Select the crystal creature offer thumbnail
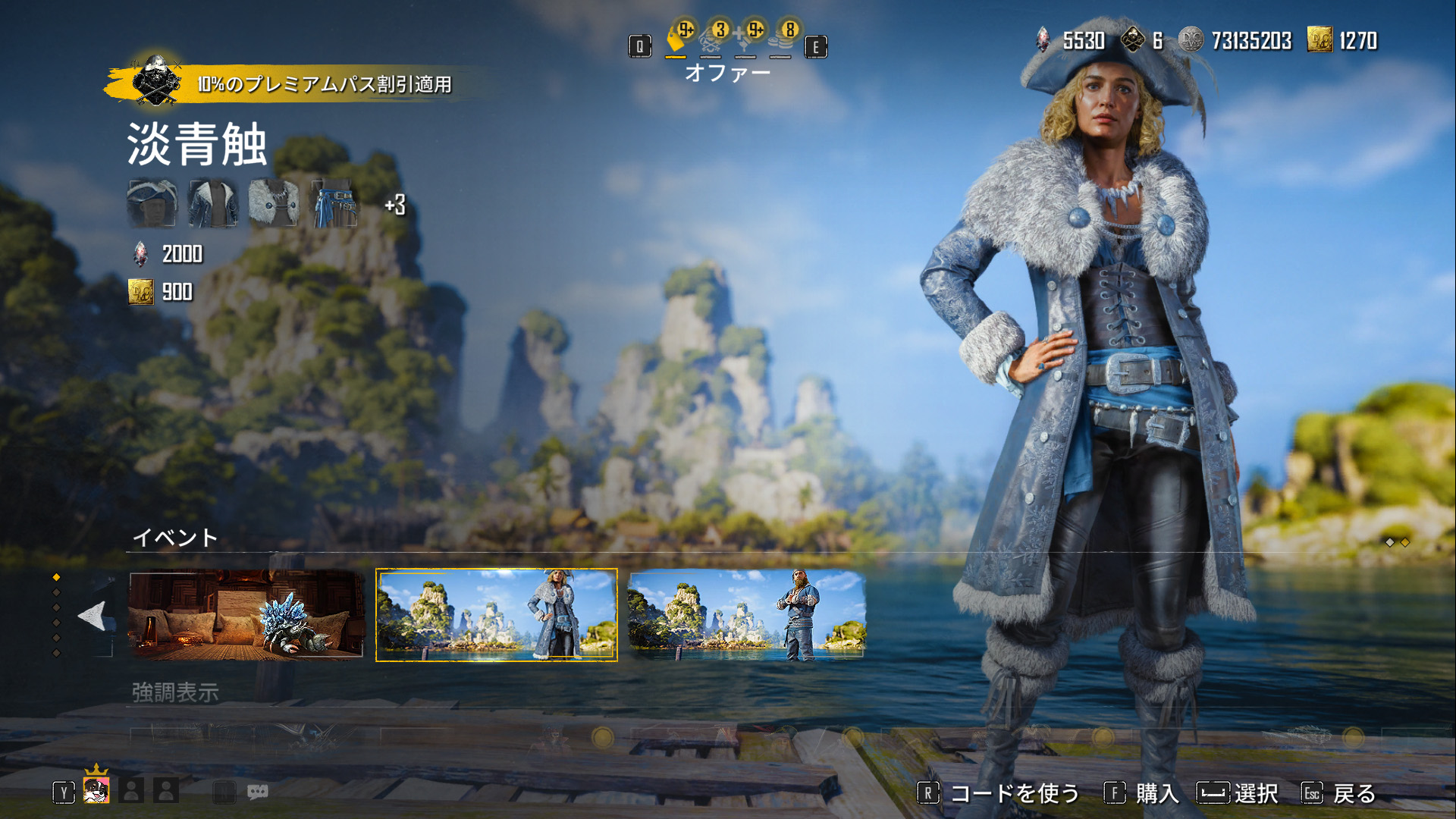 tap(246, 615)
